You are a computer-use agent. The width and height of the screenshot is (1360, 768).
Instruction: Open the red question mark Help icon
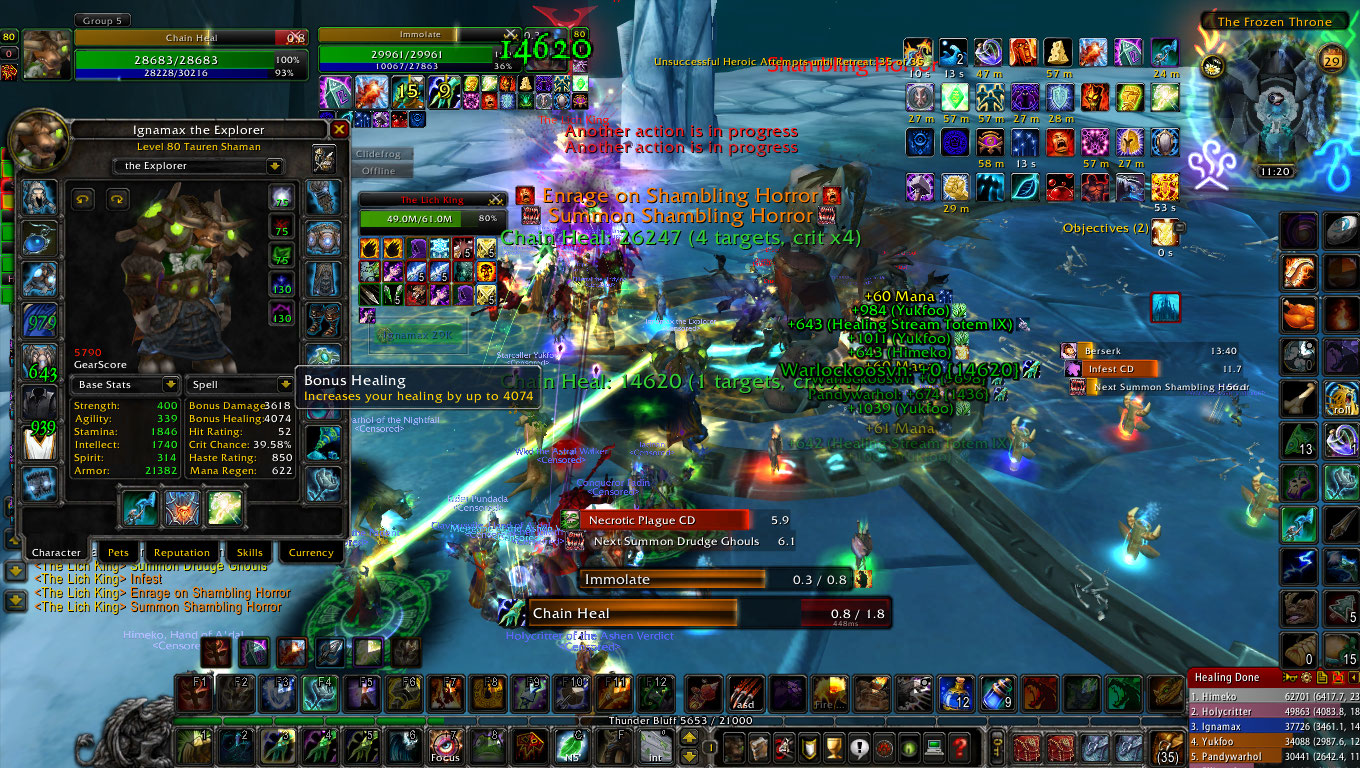(960, 750)
